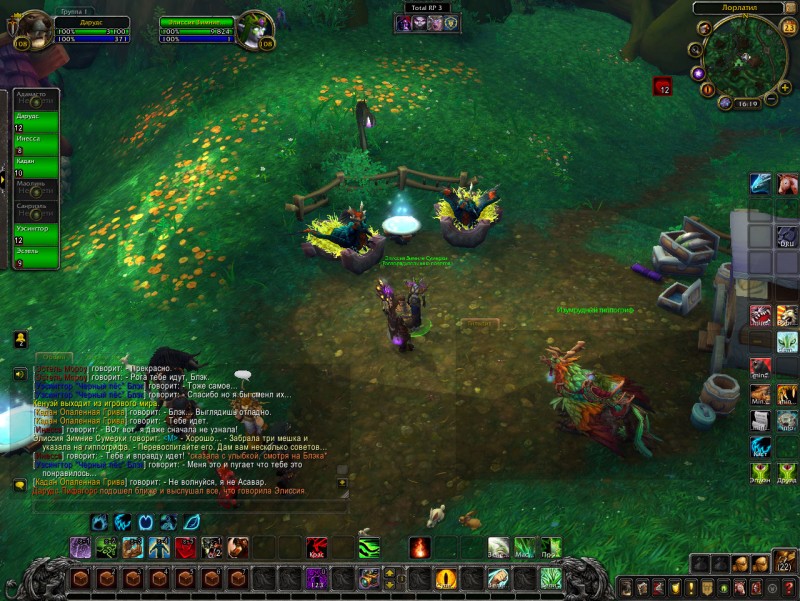800x601 pixels.
Task: Select raid member Инесса
Action: click(35, 144)
